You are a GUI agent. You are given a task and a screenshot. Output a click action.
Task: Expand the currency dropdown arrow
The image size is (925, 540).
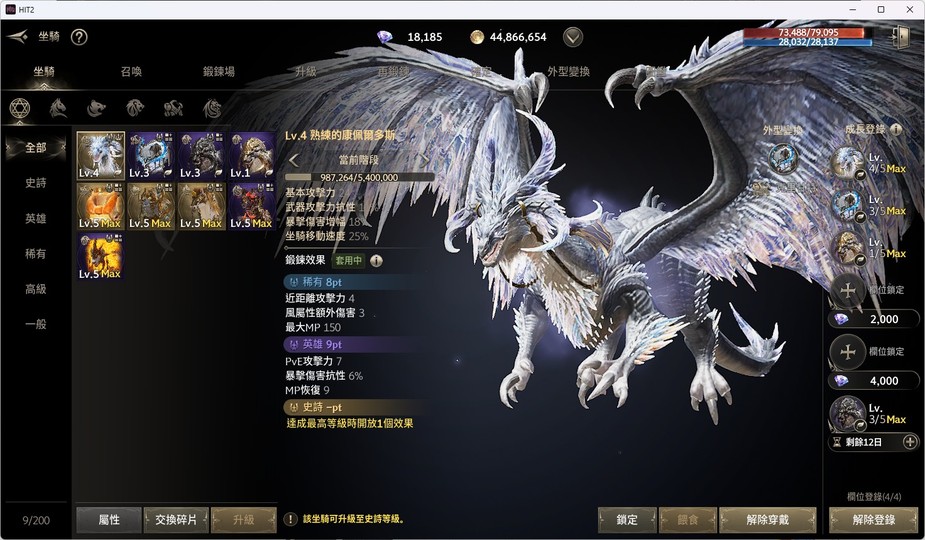[x=573, y=37]
